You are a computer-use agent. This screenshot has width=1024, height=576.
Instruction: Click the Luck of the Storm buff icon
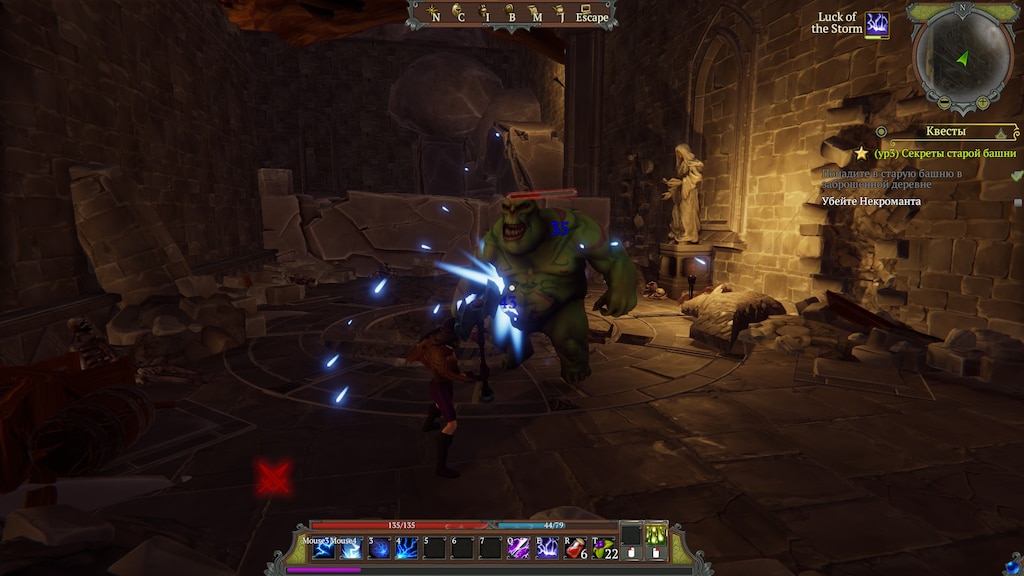pyautogui.click(x=877, y=24)
